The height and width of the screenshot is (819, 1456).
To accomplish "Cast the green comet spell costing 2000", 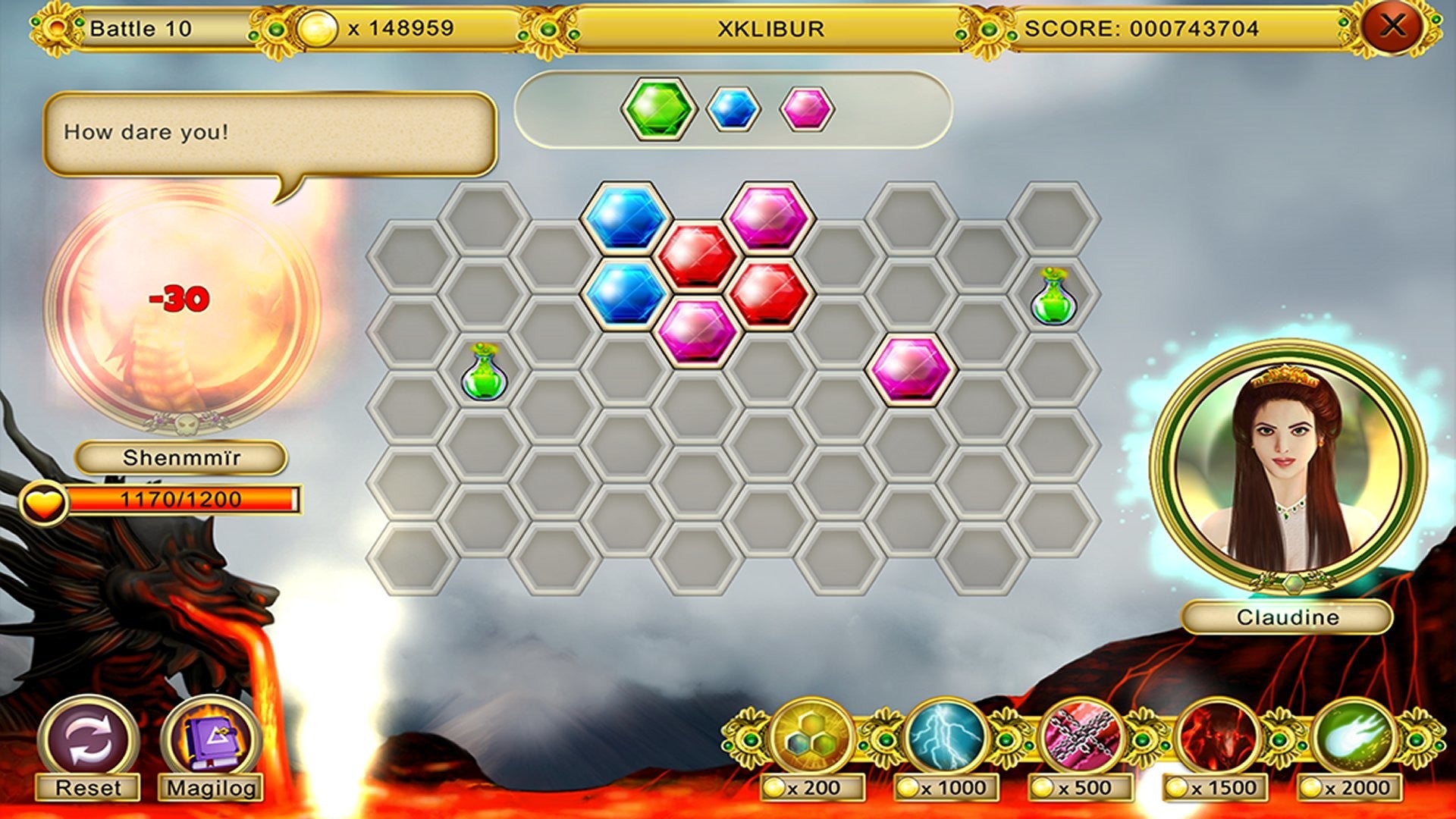I will click(1353, 739).
